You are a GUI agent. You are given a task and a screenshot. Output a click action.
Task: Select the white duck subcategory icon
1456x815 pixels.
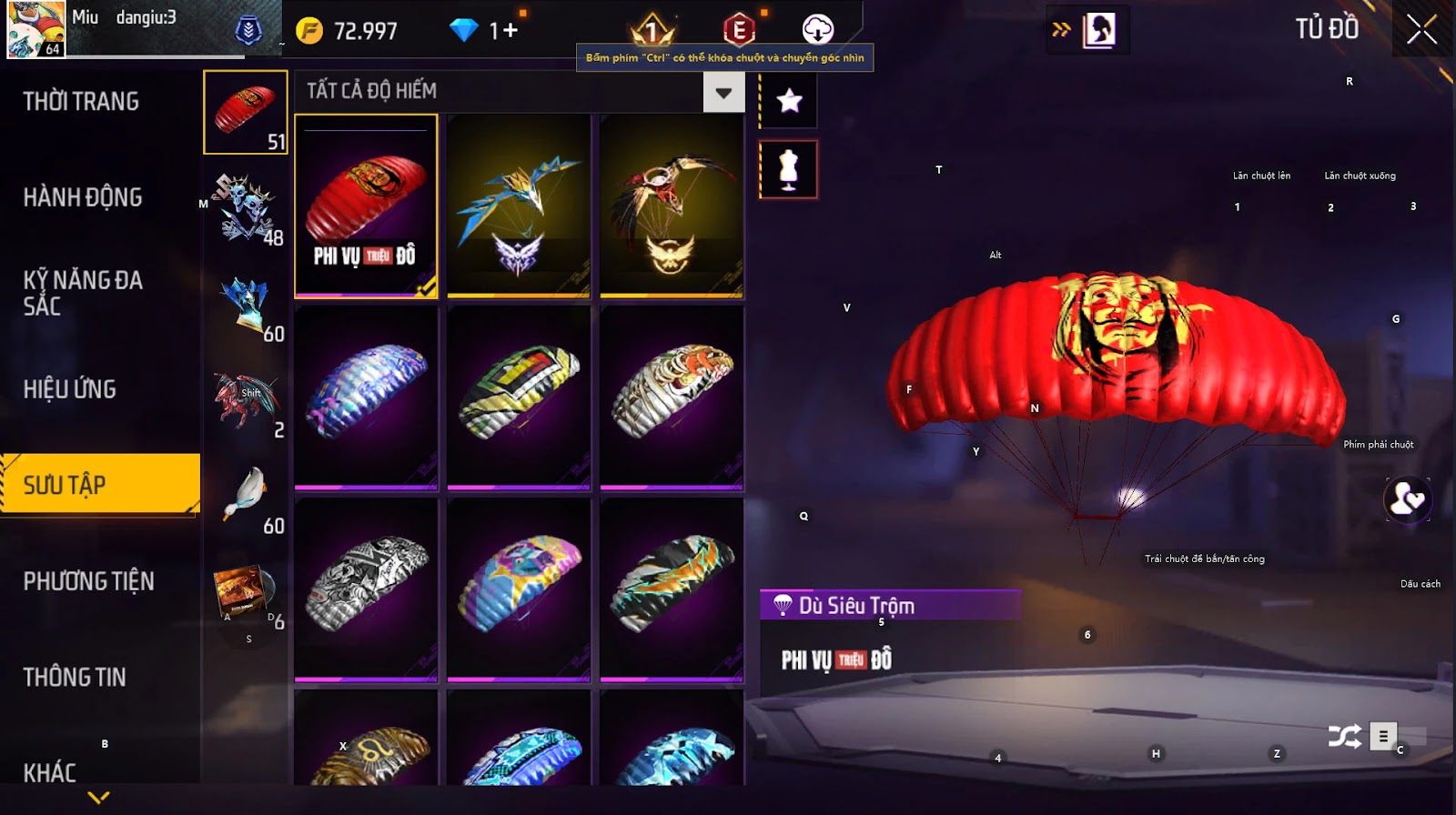point(244,496)
